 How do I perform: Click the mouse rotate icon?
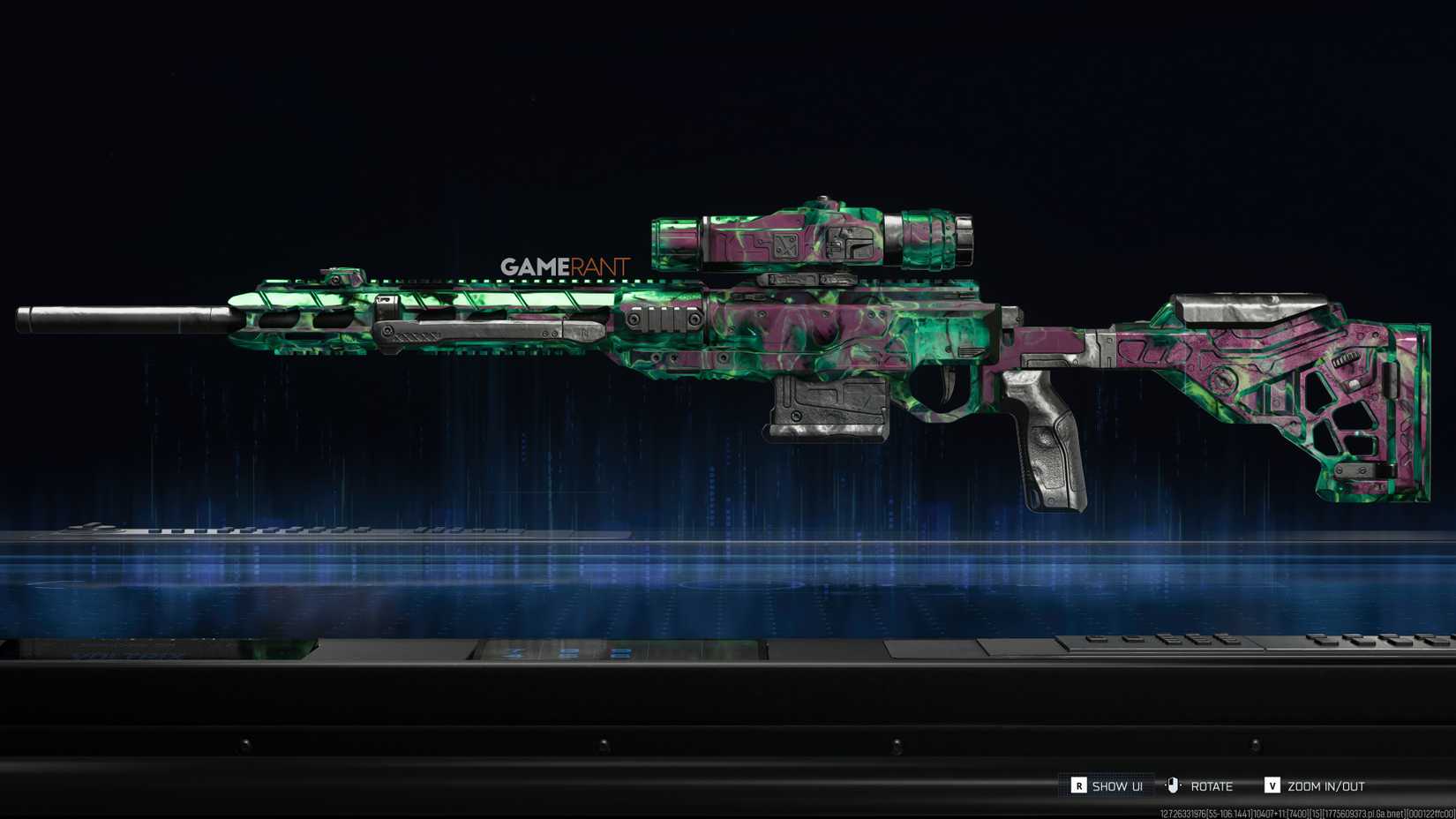[x=1172, y=785]
